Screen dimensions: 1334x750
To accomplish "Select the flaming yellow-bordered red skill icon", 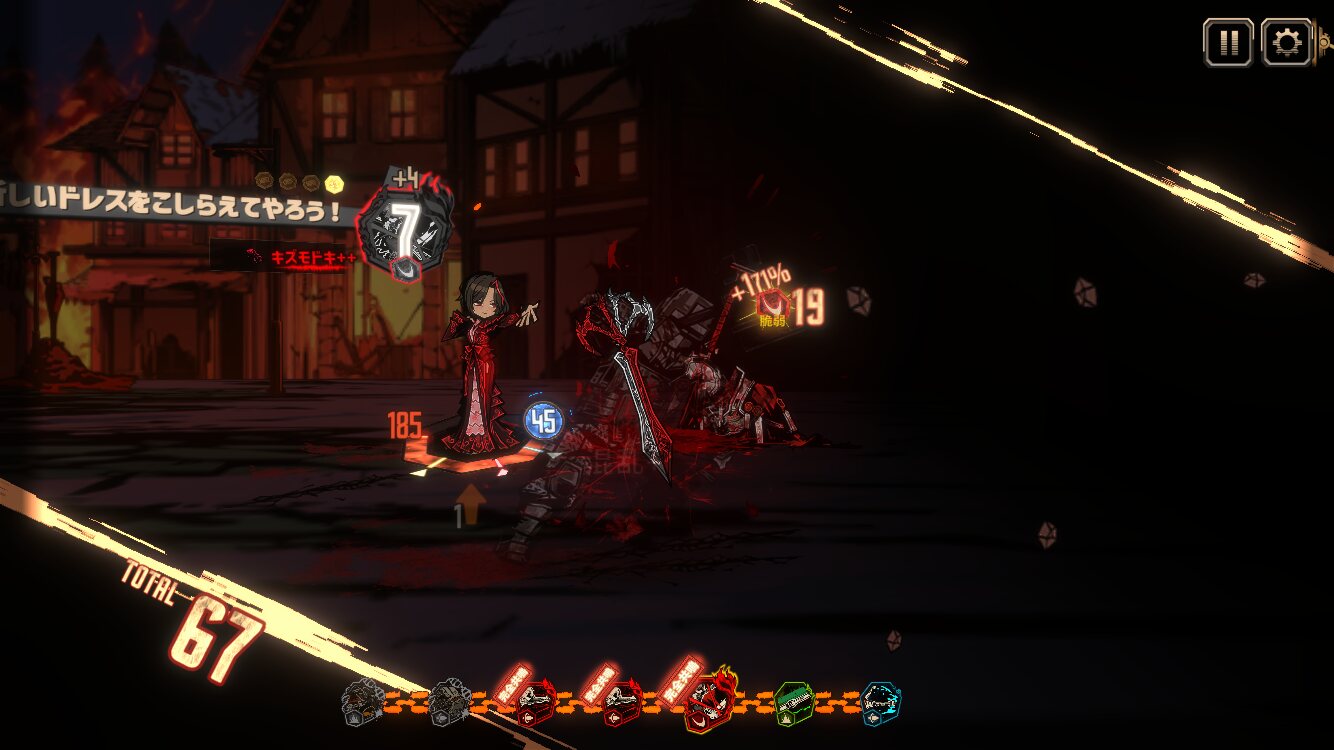I will pyautogui.click(x=709, y=703).
